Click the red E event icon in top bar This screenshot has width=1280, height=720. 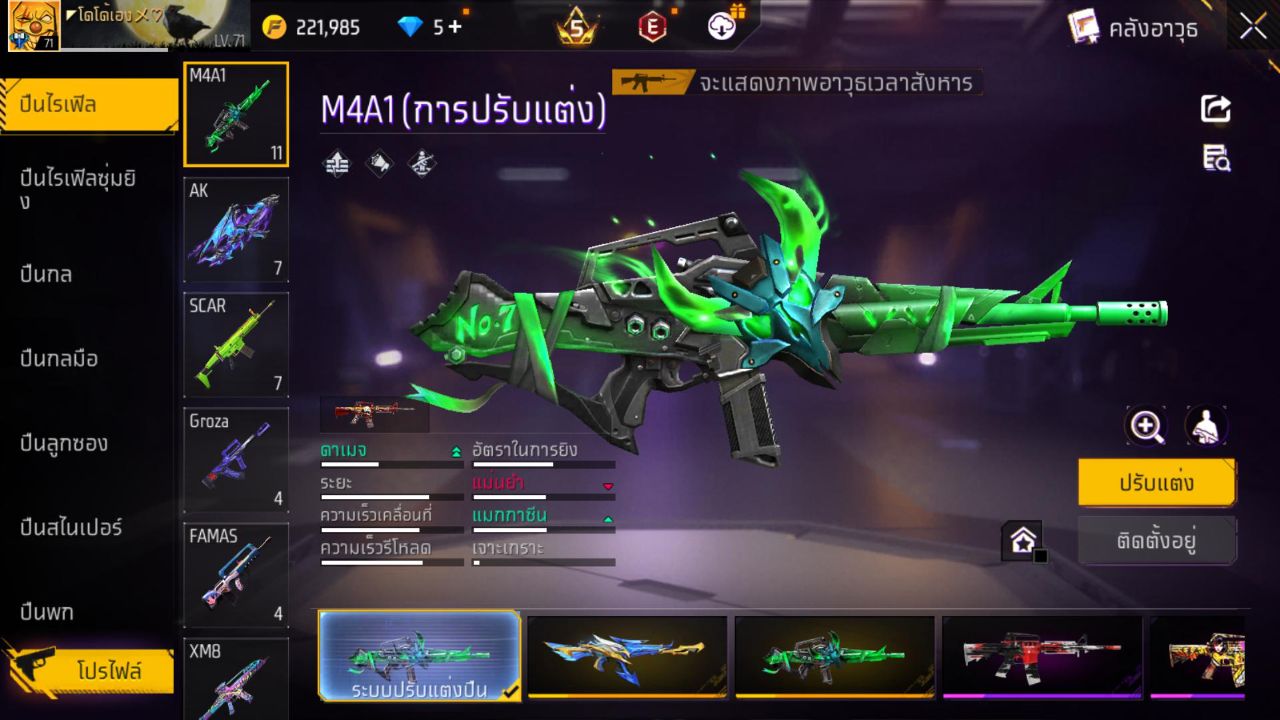tap(651, 27)
